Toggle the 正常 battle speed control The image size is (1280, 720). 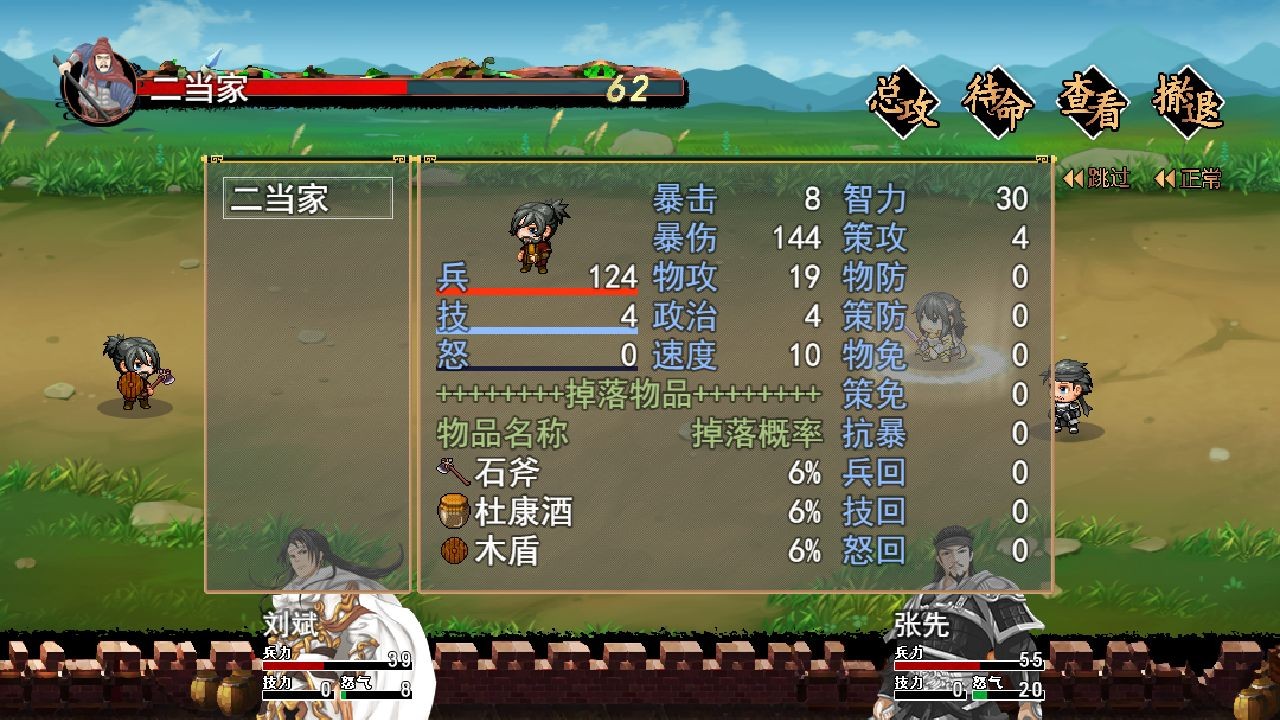1188,179
